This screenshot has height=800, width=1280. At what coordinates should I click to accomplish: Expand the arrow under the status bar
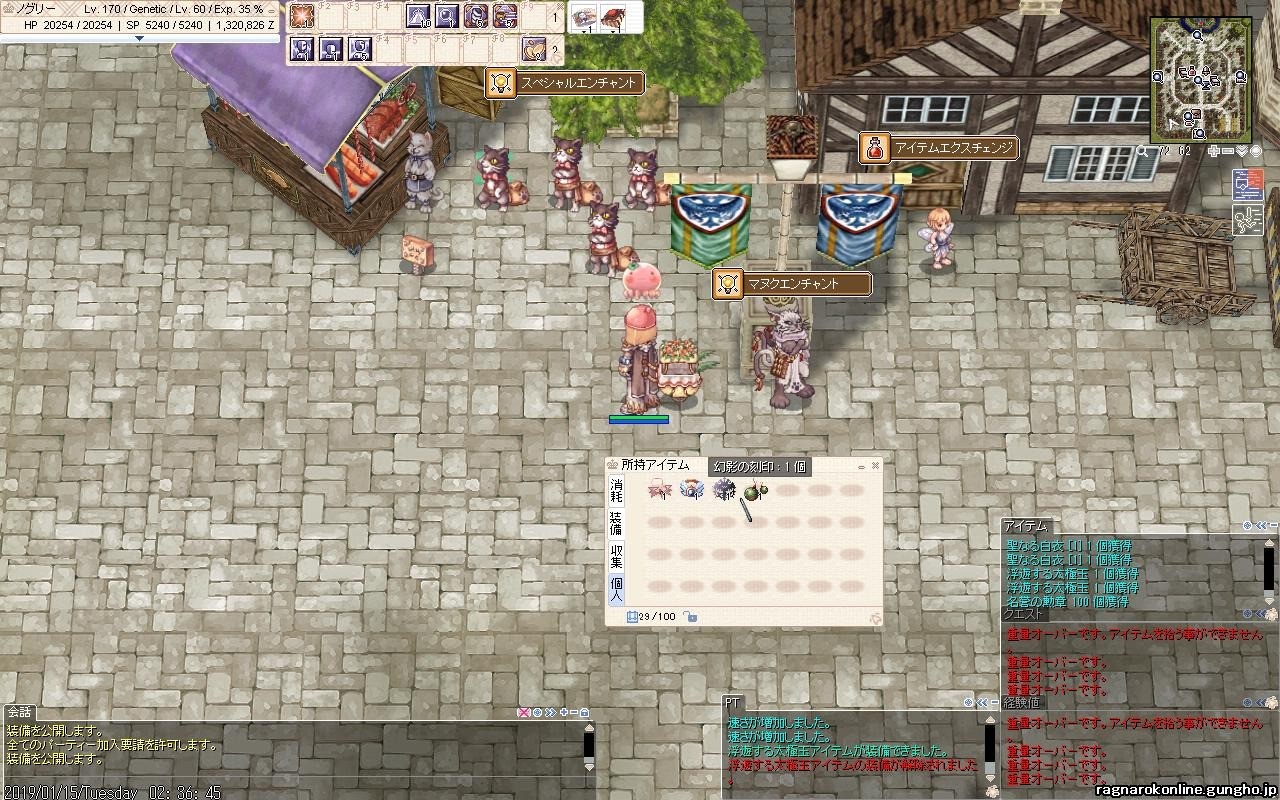click(x=139, y=38)
